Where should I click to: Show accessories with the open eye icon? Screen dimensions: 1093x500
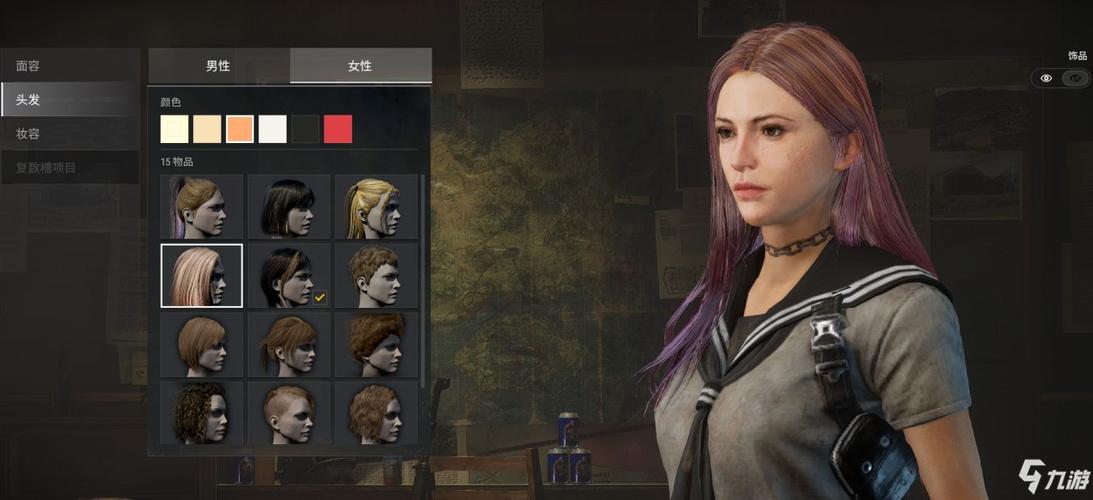tap(1046, 78)
